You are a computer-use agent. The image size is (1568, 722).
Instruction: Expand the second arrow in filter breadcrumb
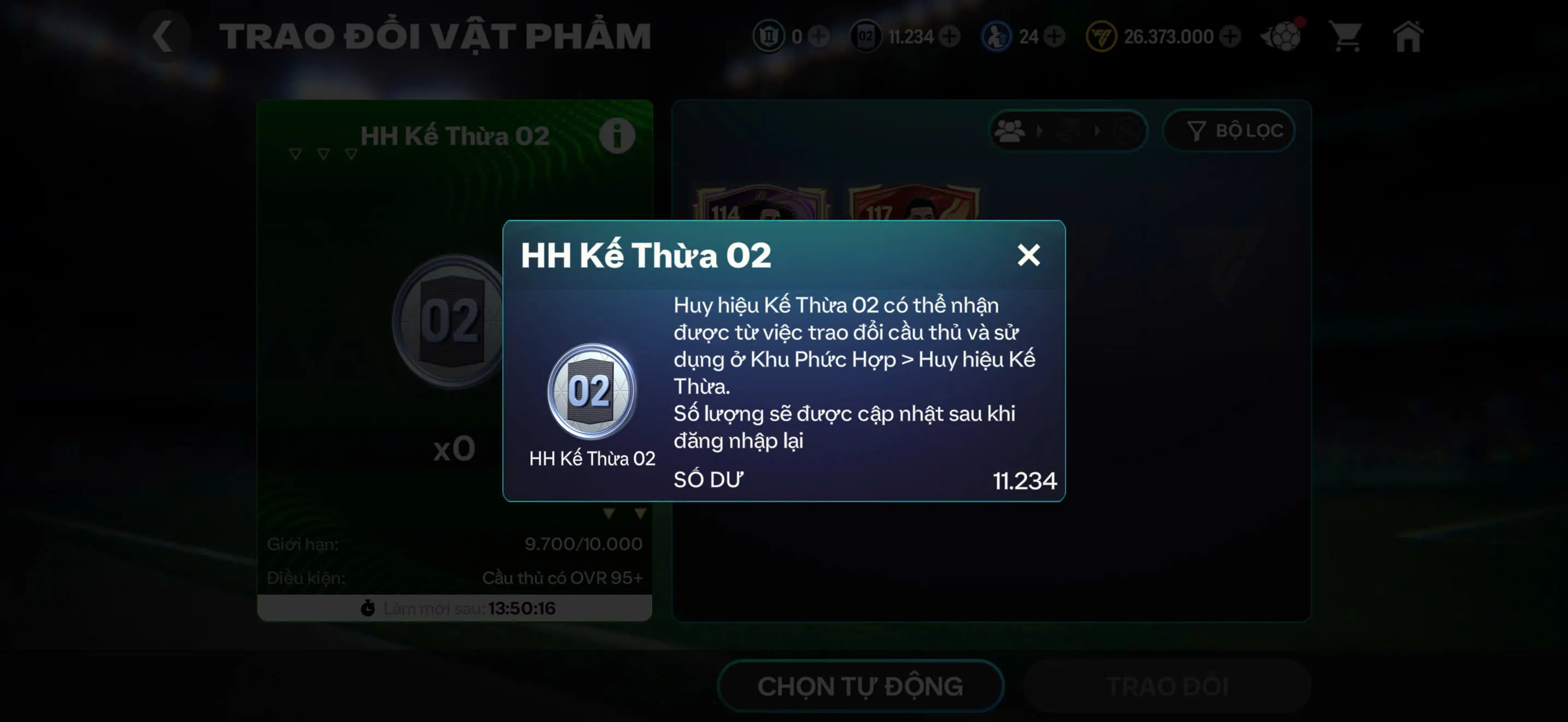click(x=1099, y=131)
